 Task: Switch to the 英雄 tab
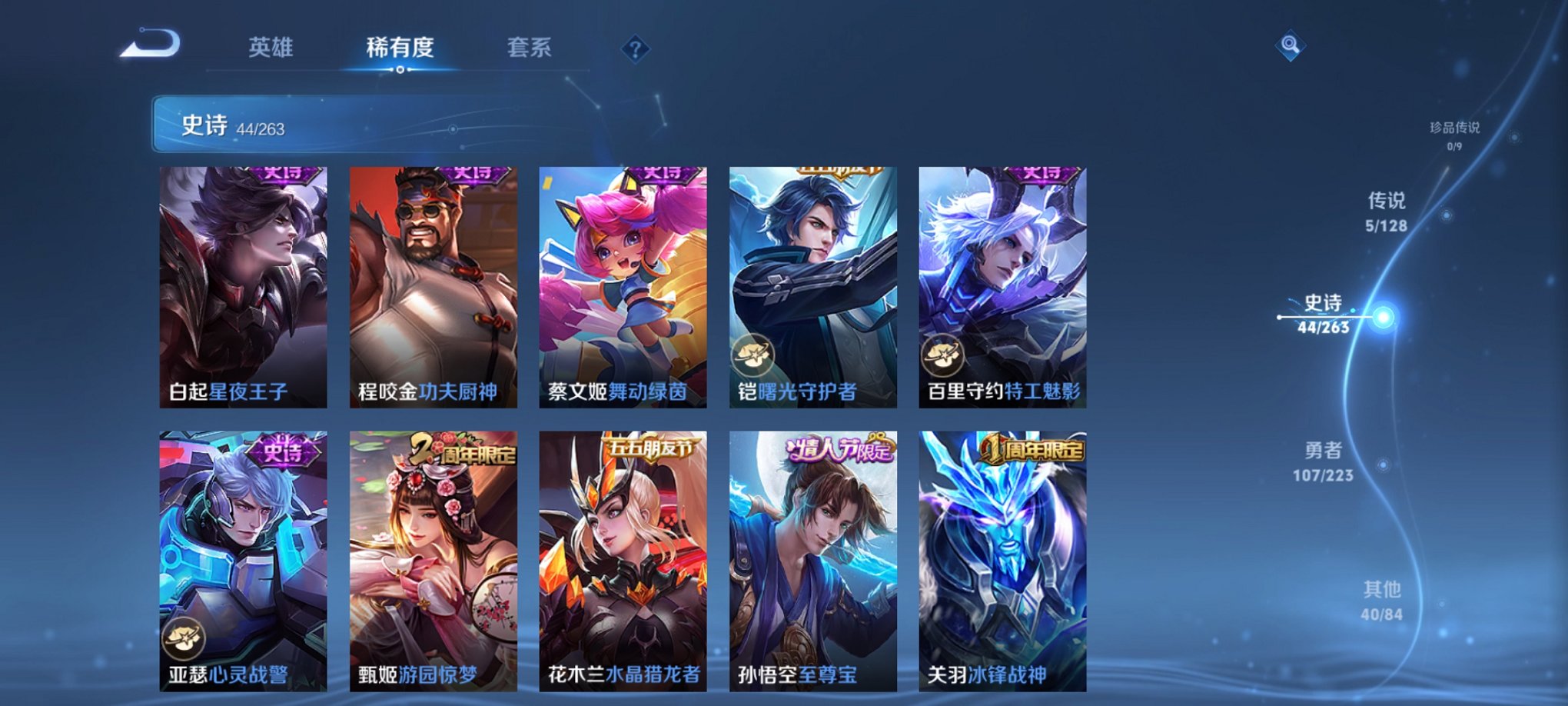[x=273, y=48]
